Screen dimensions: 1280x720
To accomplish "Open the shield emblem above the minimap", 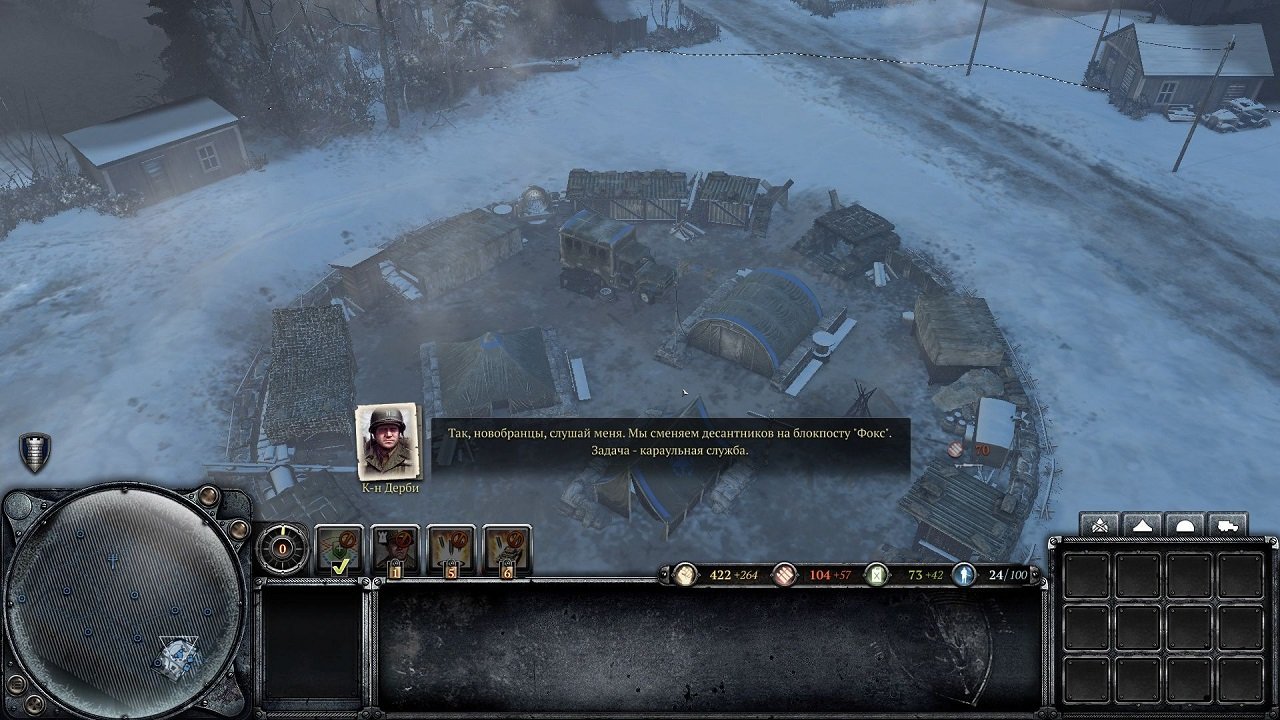I will tap(35, 450).
